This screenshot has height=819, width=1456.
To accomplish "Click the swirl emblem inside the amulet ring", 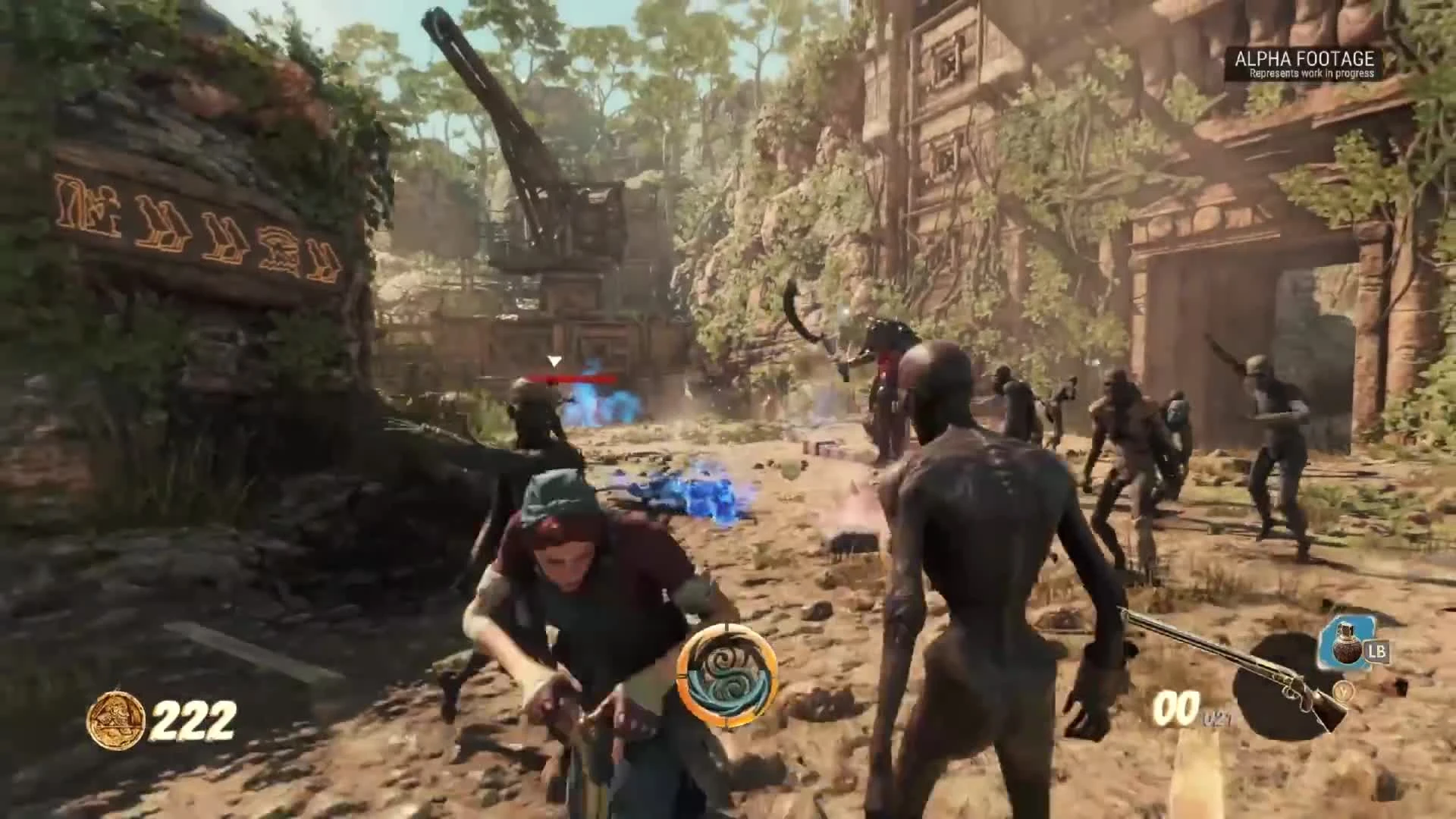I will click(723, 673).
